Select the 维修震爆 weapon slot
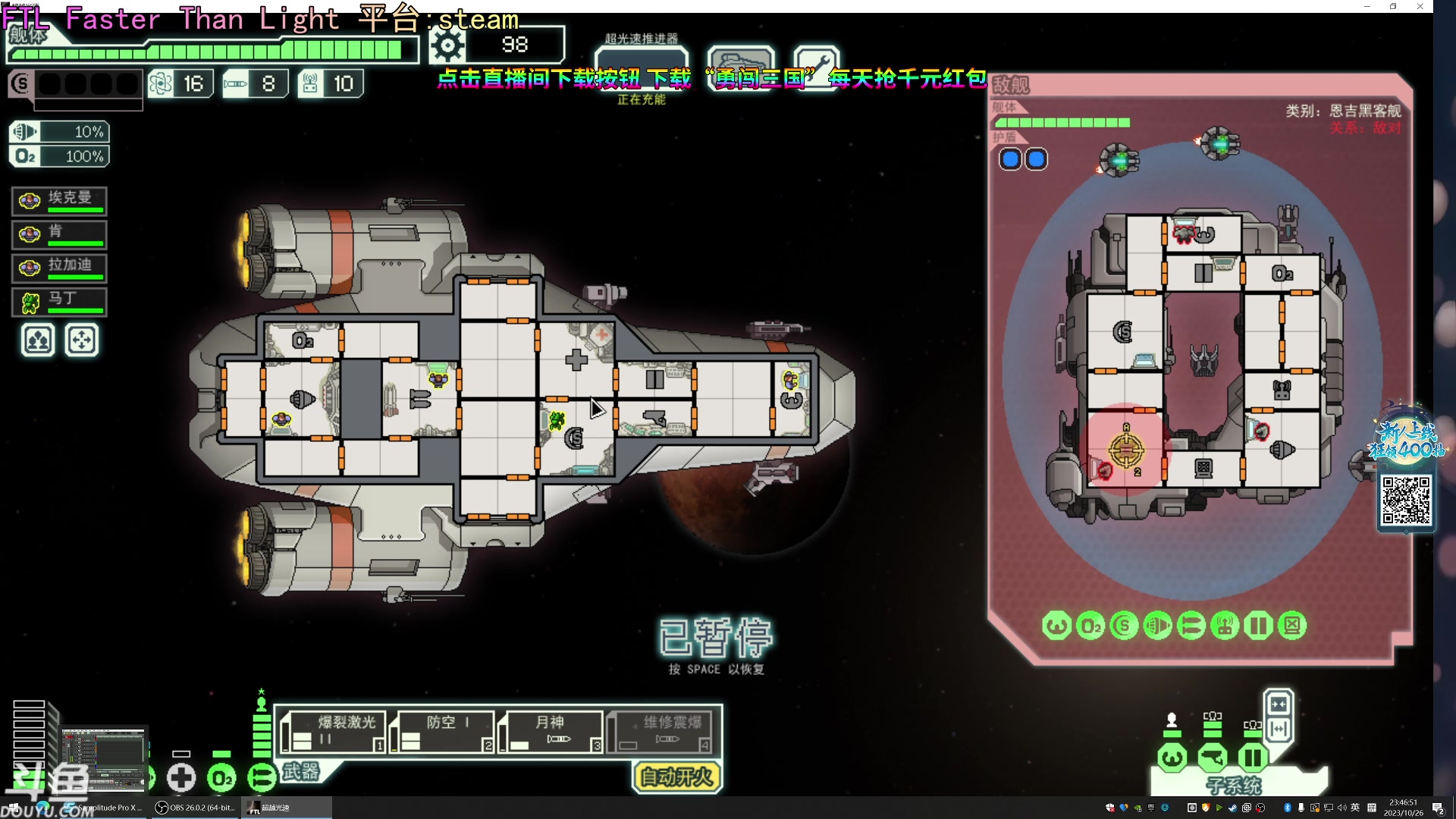Image resolution: width=1456 pixels, height=819 pixels. tap(661, 732)
